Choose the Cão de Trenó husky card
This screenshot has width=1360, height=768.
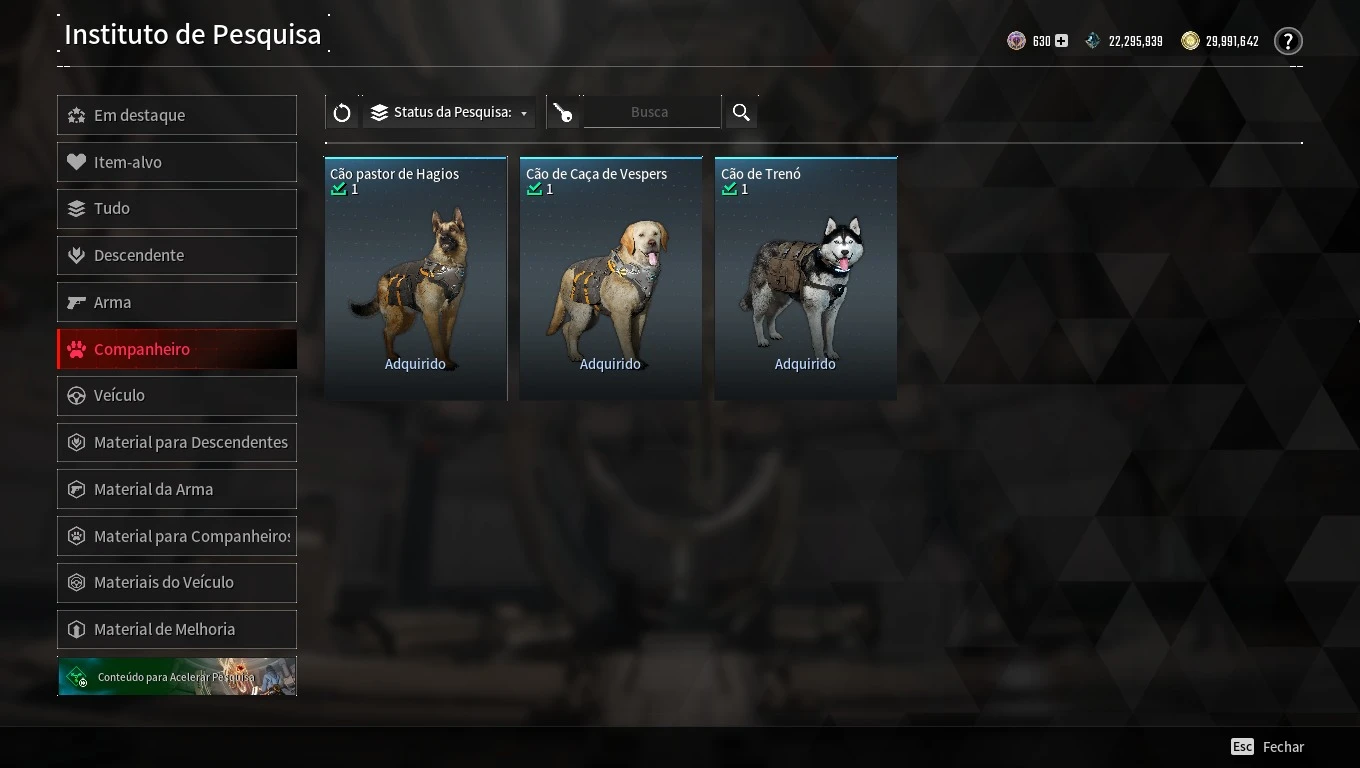[806, 278]
